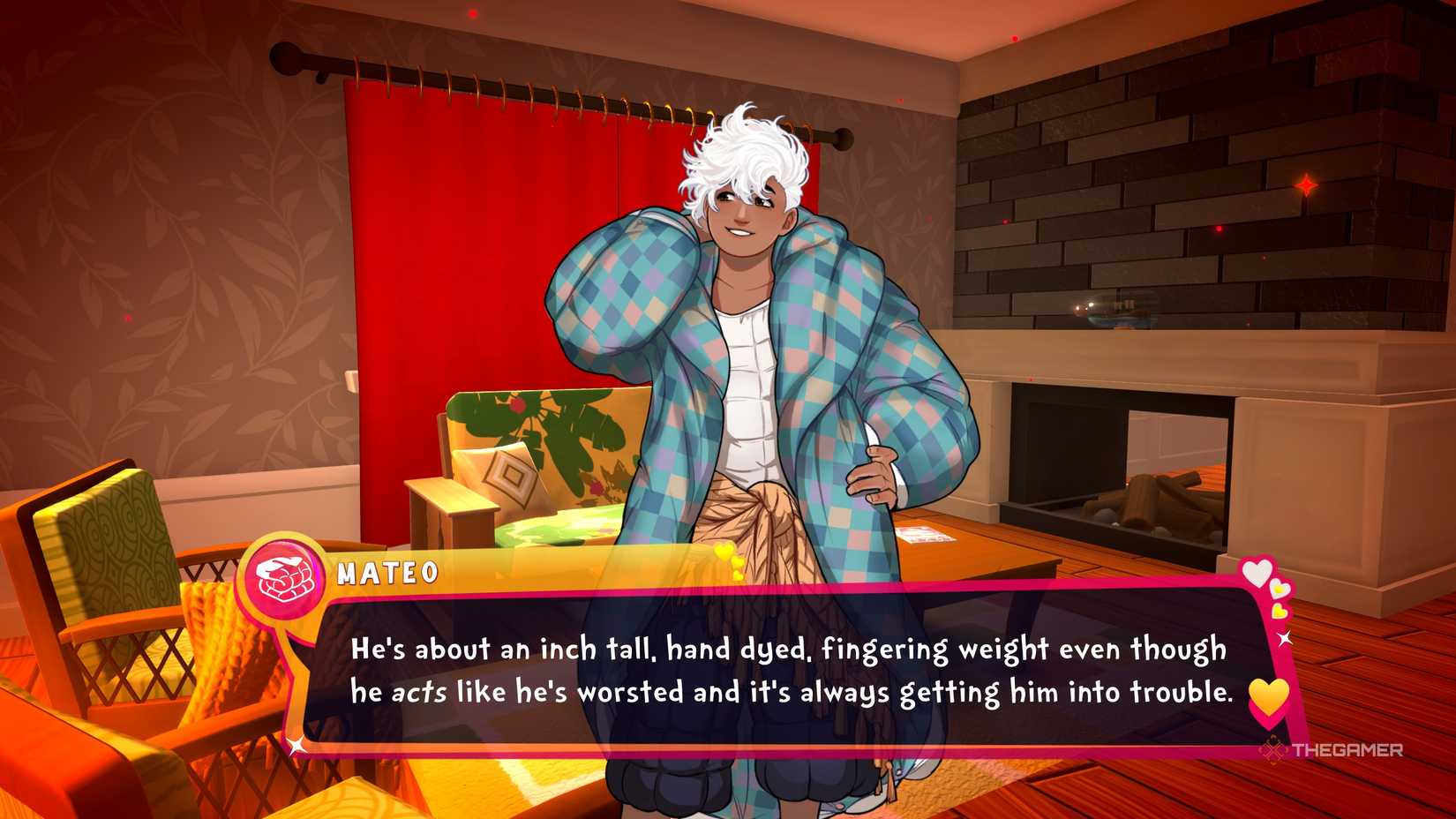
Task: Click the THEGAMER logo emblem in the bottom-right
Action: point(1273,749)
